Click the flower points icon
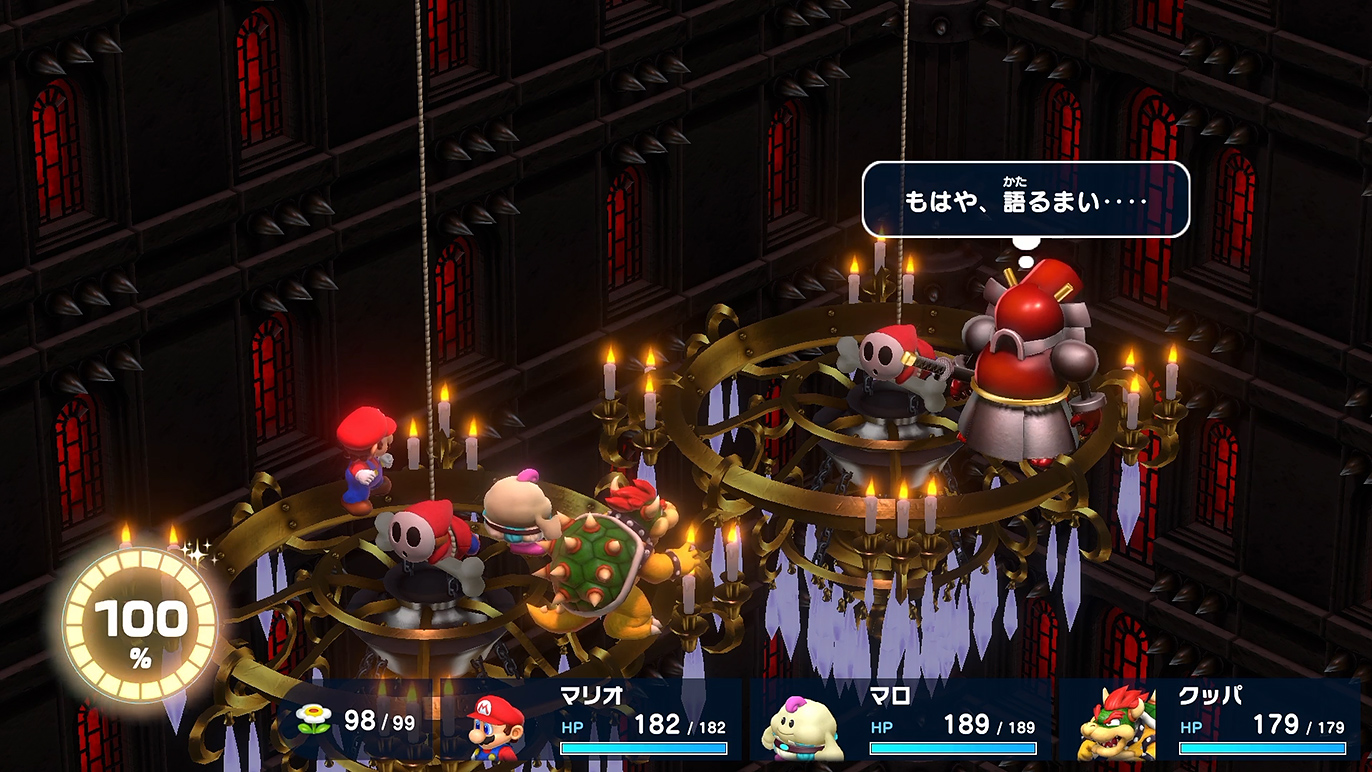The height and width of the screenshot is (772, 1372). (313, 720)
